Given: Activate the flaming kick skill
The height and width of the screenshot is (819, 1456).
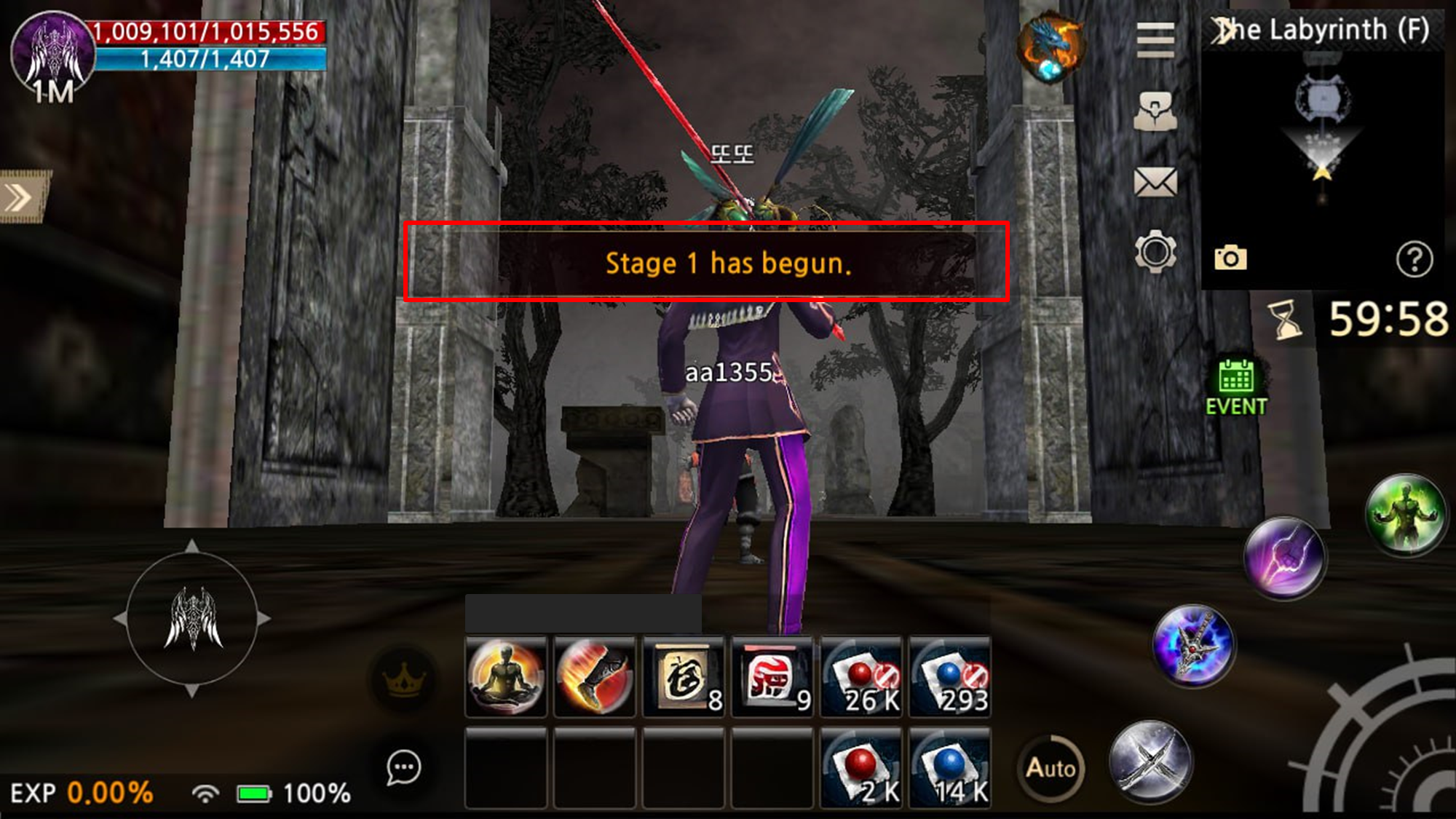Looking at the screenshot, I should tap(595, 678).
